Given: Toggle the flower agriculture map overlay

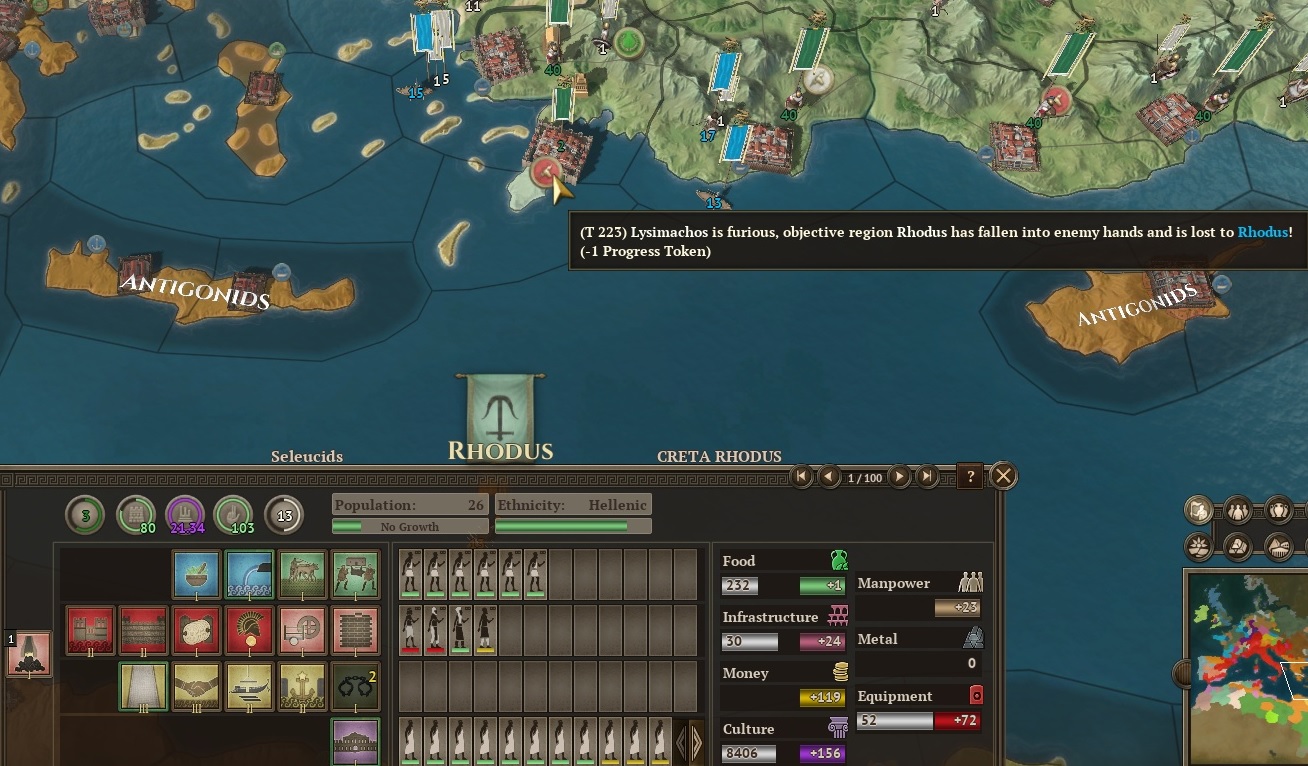Looking at the screenshot, I should [1198, 546].
